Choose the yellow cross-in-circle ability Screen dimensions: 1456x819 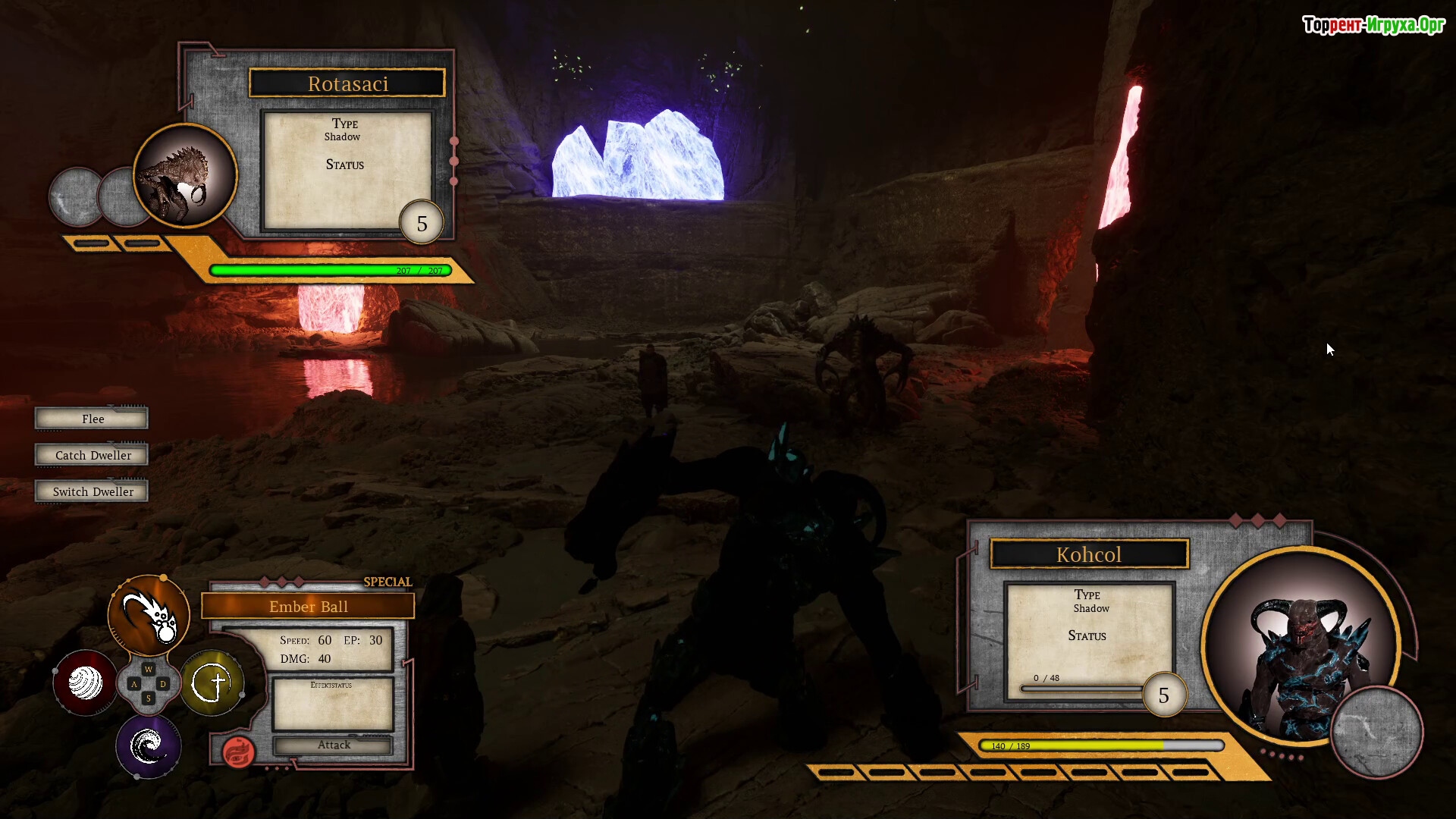pos(212,683)
